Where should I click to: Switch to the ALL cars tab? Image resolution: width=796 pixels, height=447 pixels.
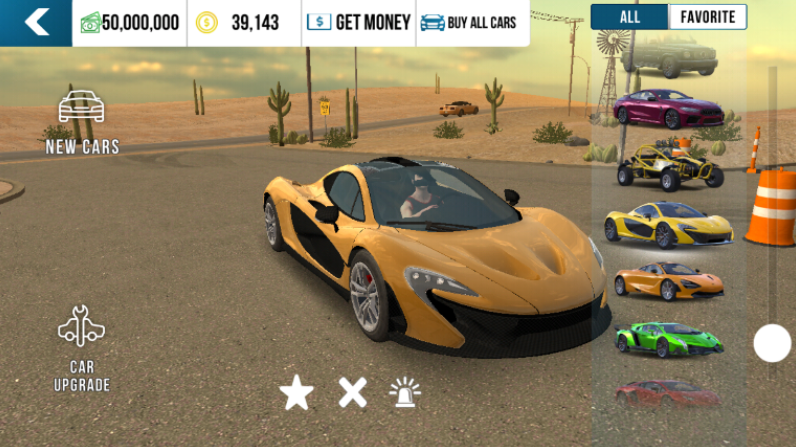tap(629, 17)
